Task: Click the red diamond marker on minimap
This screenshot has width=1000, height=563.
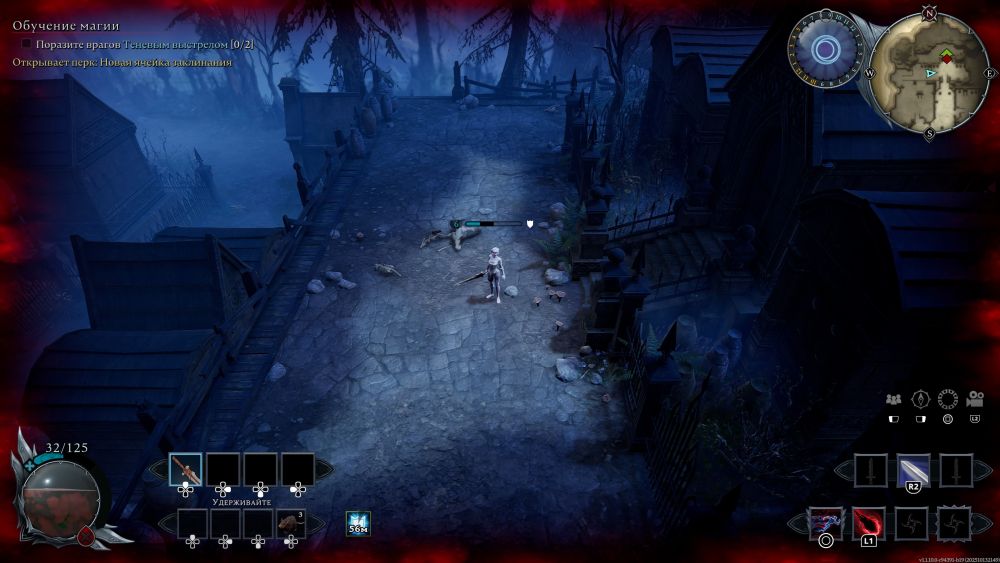Action: 946,60
